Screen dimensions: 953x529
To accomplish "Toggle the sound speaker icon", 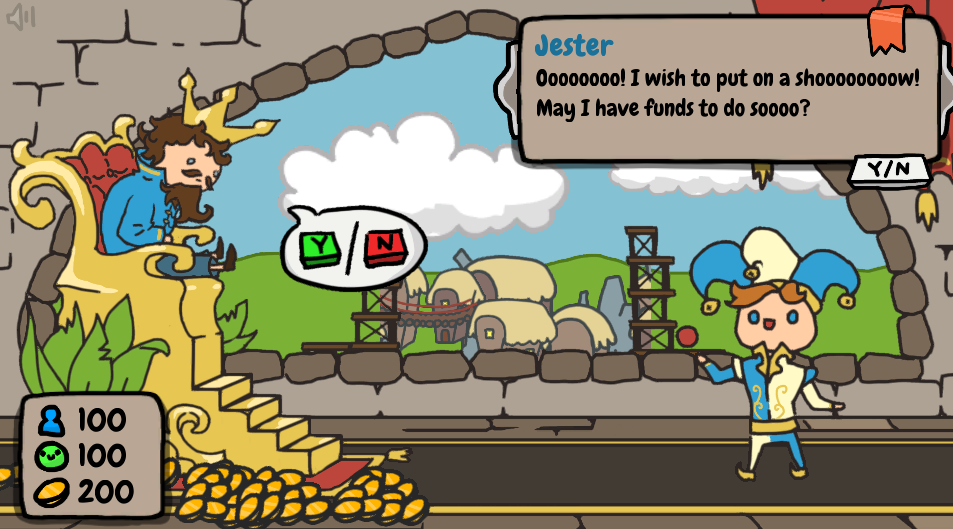I will [21, 18].
